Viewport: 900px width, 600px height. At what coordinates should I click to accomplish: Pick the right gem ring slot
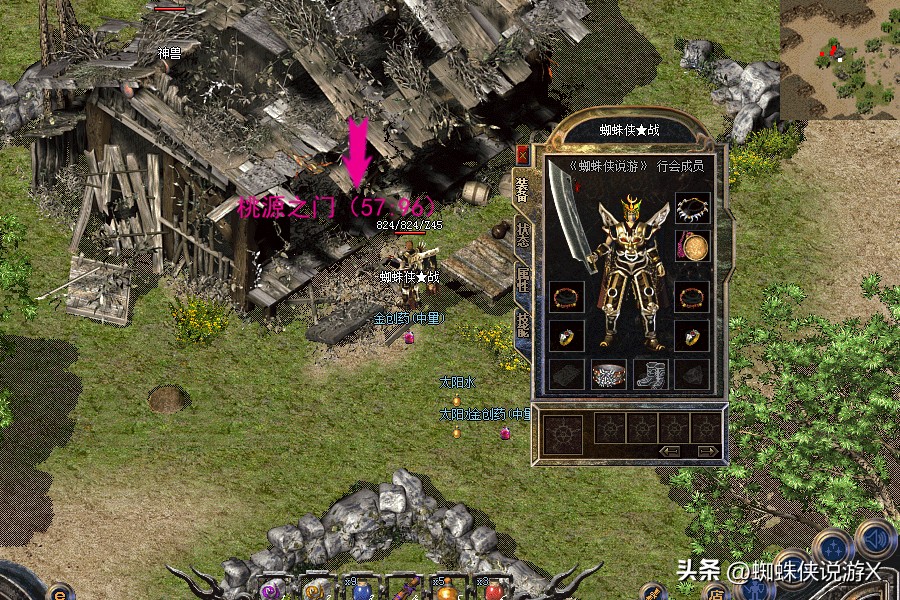pos(691,336)
